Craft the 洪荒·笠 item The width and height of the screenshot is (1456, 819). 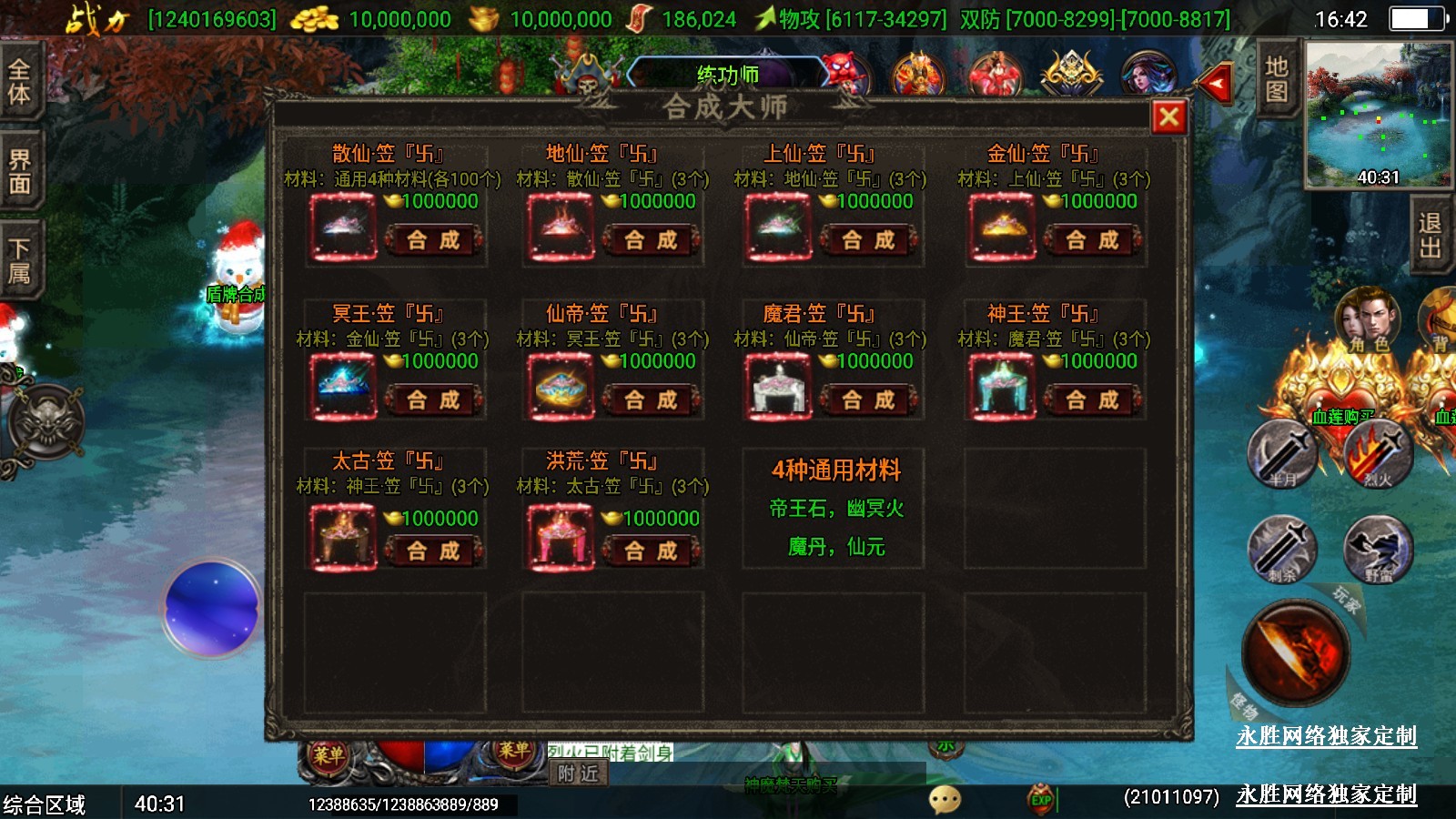[x=651, y=551]
